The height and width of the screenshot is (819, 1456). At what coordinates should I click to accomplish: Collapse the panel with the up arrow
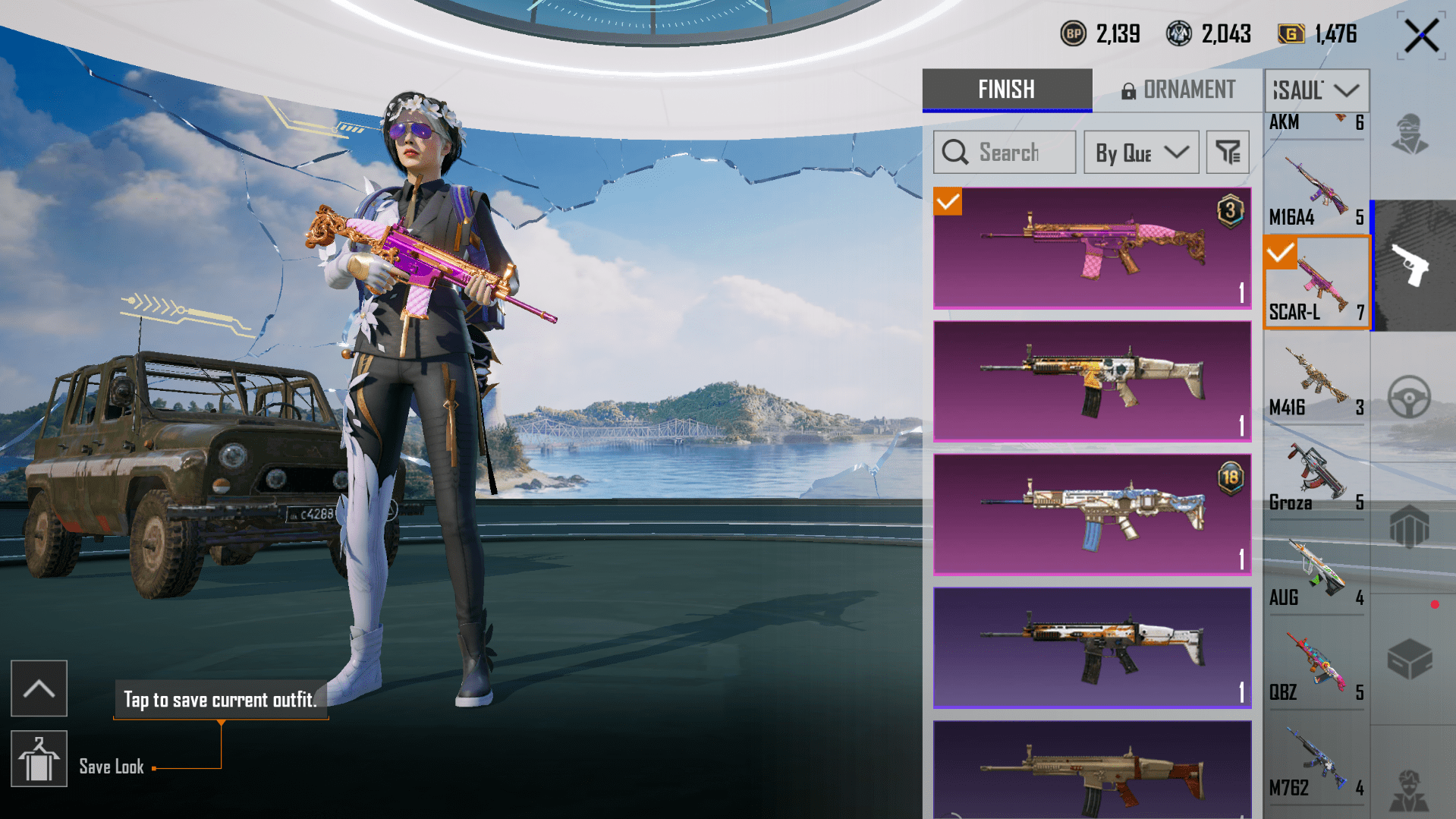pyautogui.click(x=39, y=688)
